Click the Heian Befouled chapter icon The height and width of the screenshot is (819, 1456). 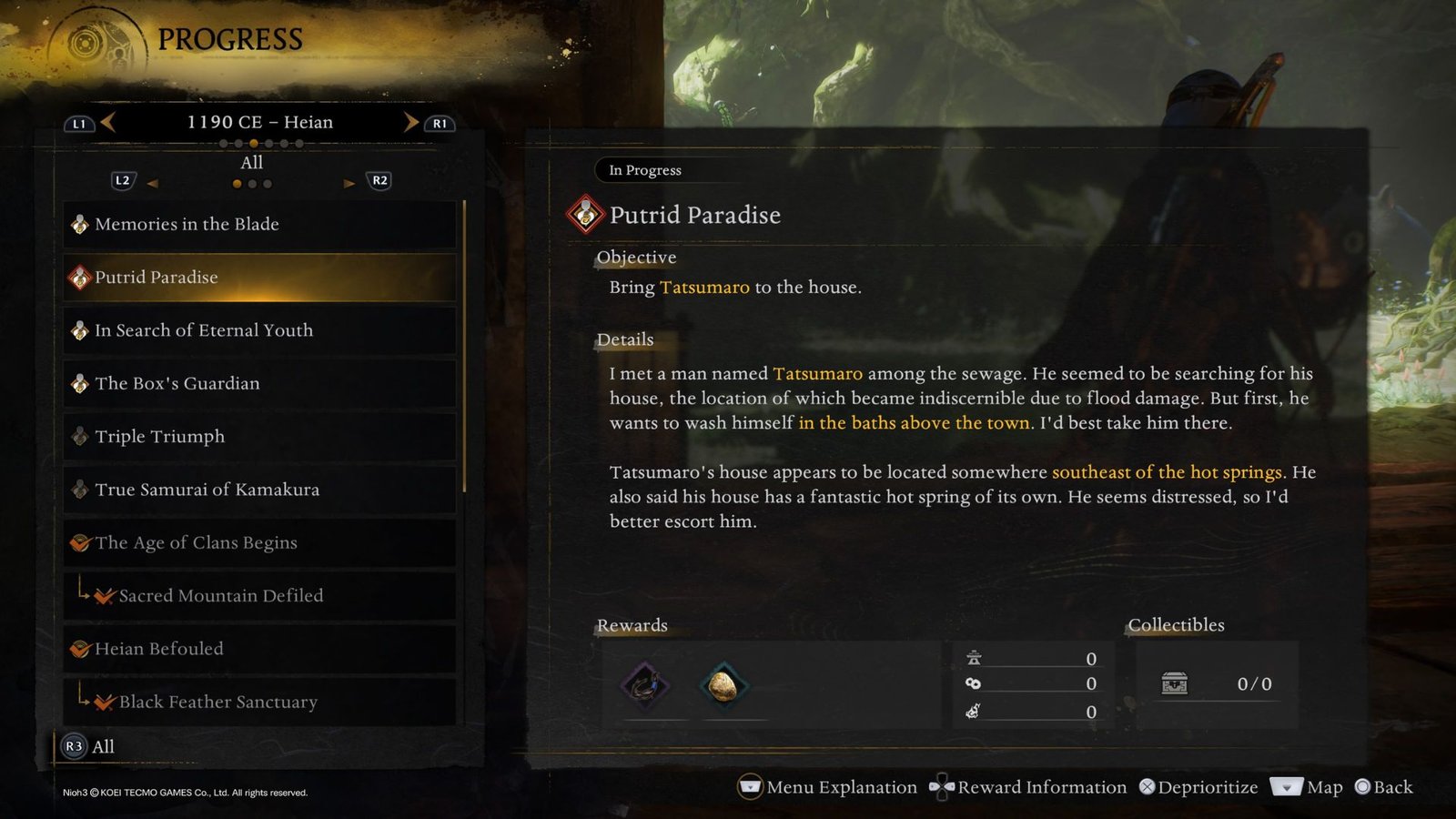[79, 649]
